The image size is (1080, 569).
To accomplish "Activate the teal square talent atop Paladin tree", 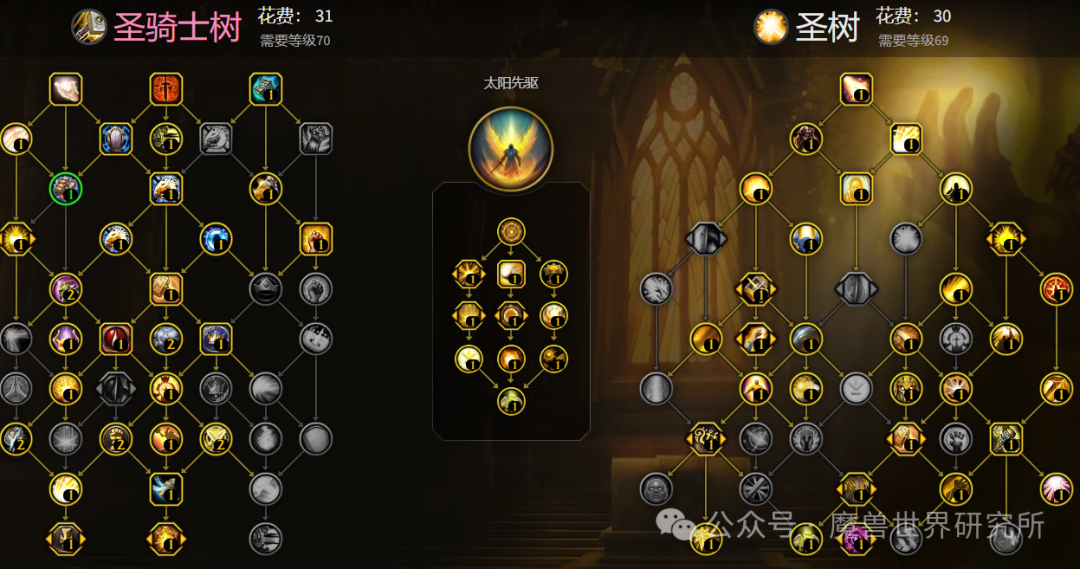I will 266,89.
